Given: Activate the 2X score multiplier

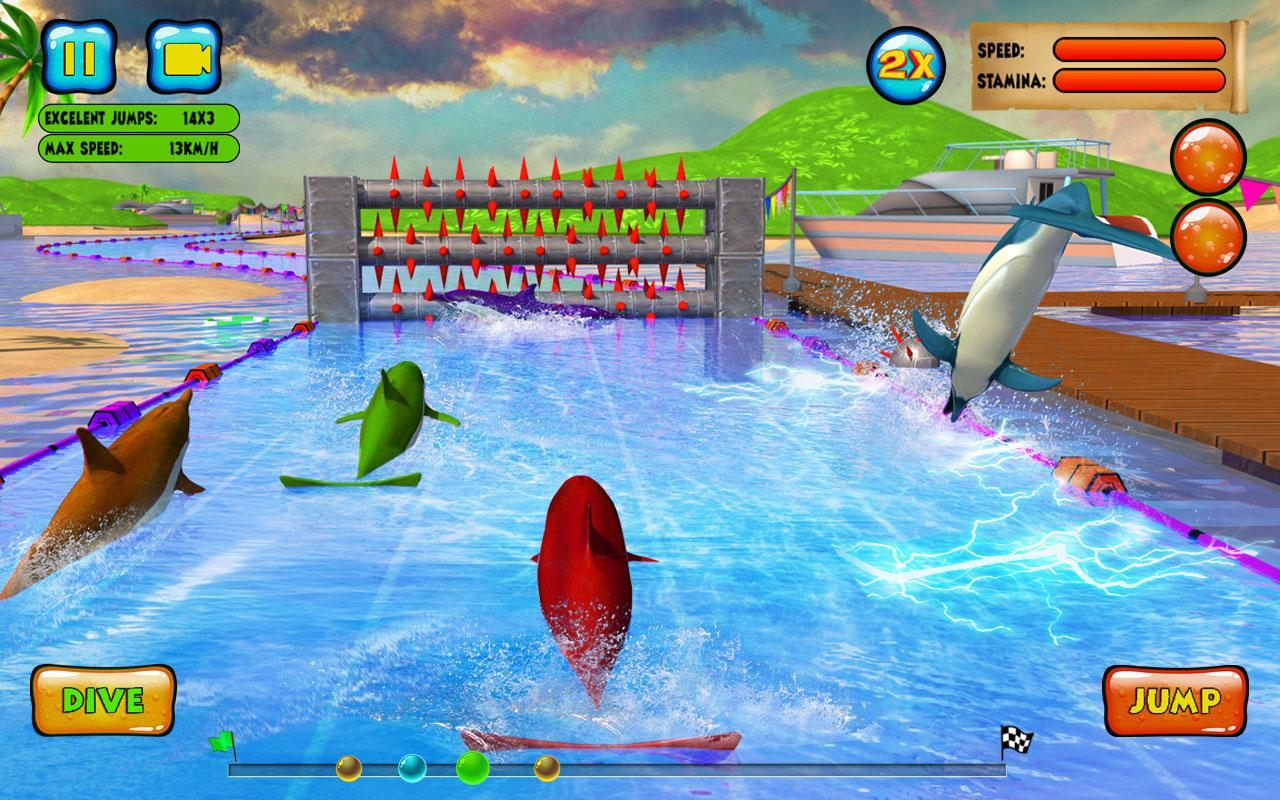Looking at the screenshot, I should (905, 65).
